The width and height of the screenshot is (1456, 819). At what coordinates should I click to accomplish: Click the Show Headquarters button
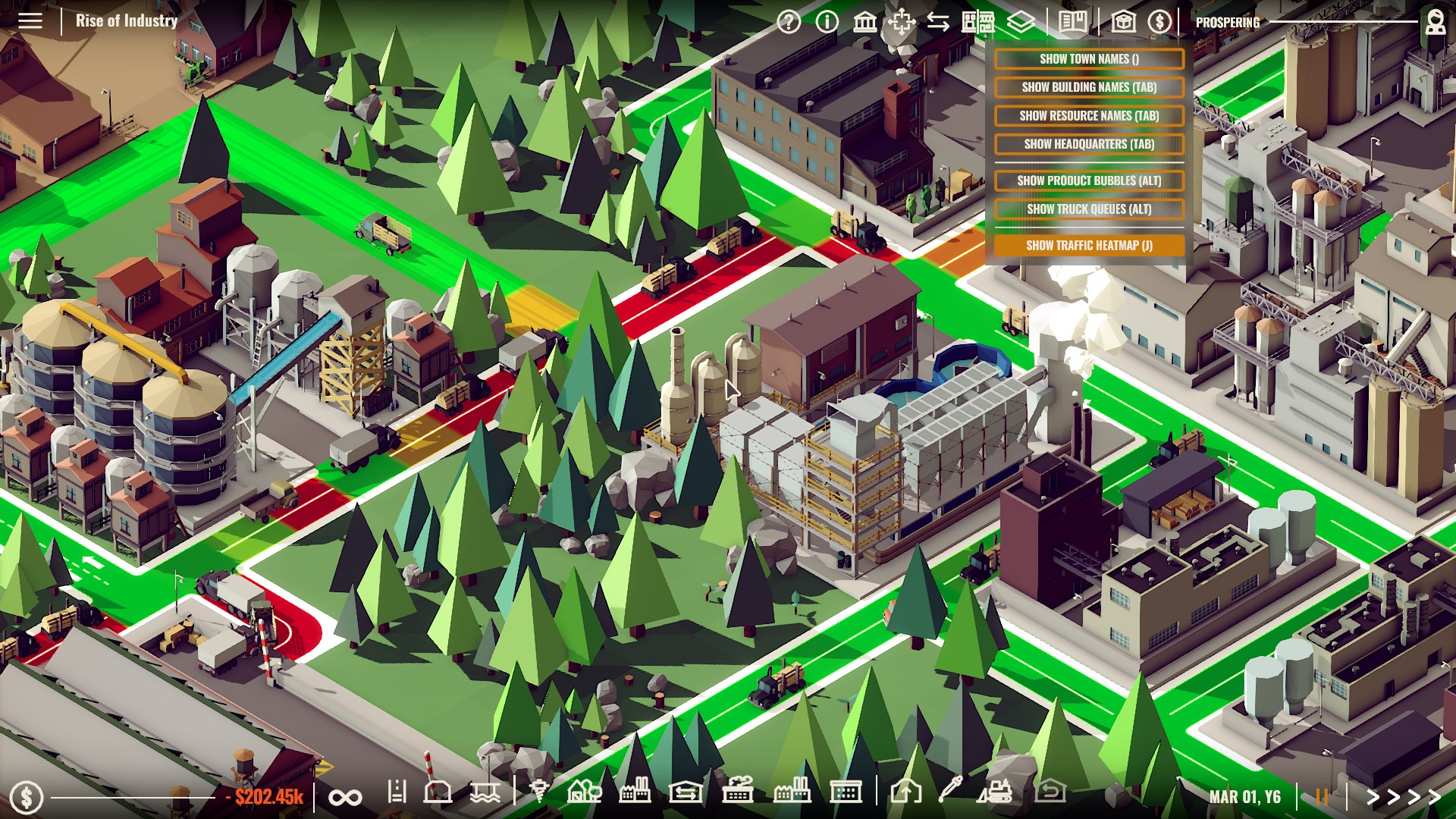coord(1088,144)
